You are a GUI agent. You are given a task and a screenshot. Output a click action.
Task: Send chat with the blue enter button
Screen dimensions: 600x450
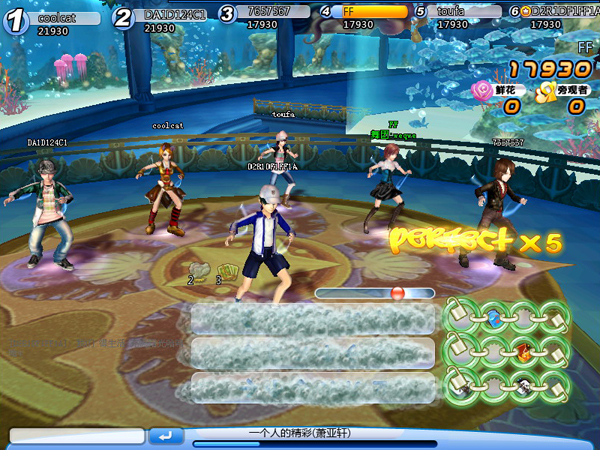[x=166, y=436]
